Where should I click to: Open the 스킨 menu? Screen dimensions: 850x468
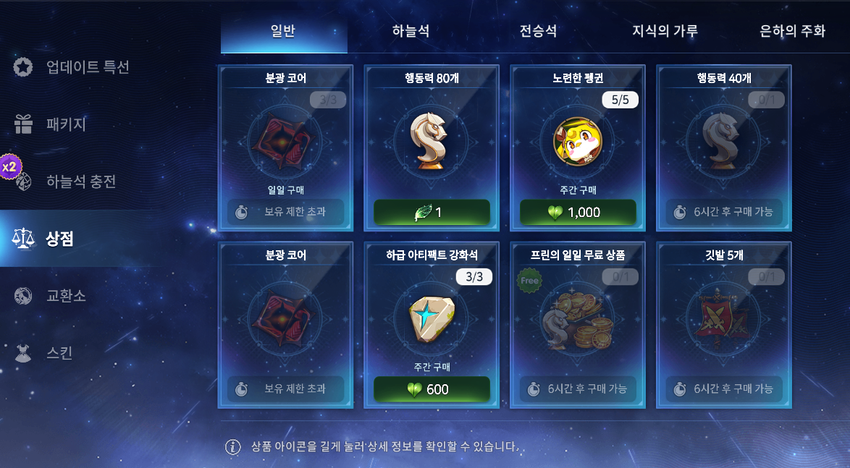coord(59,352)
